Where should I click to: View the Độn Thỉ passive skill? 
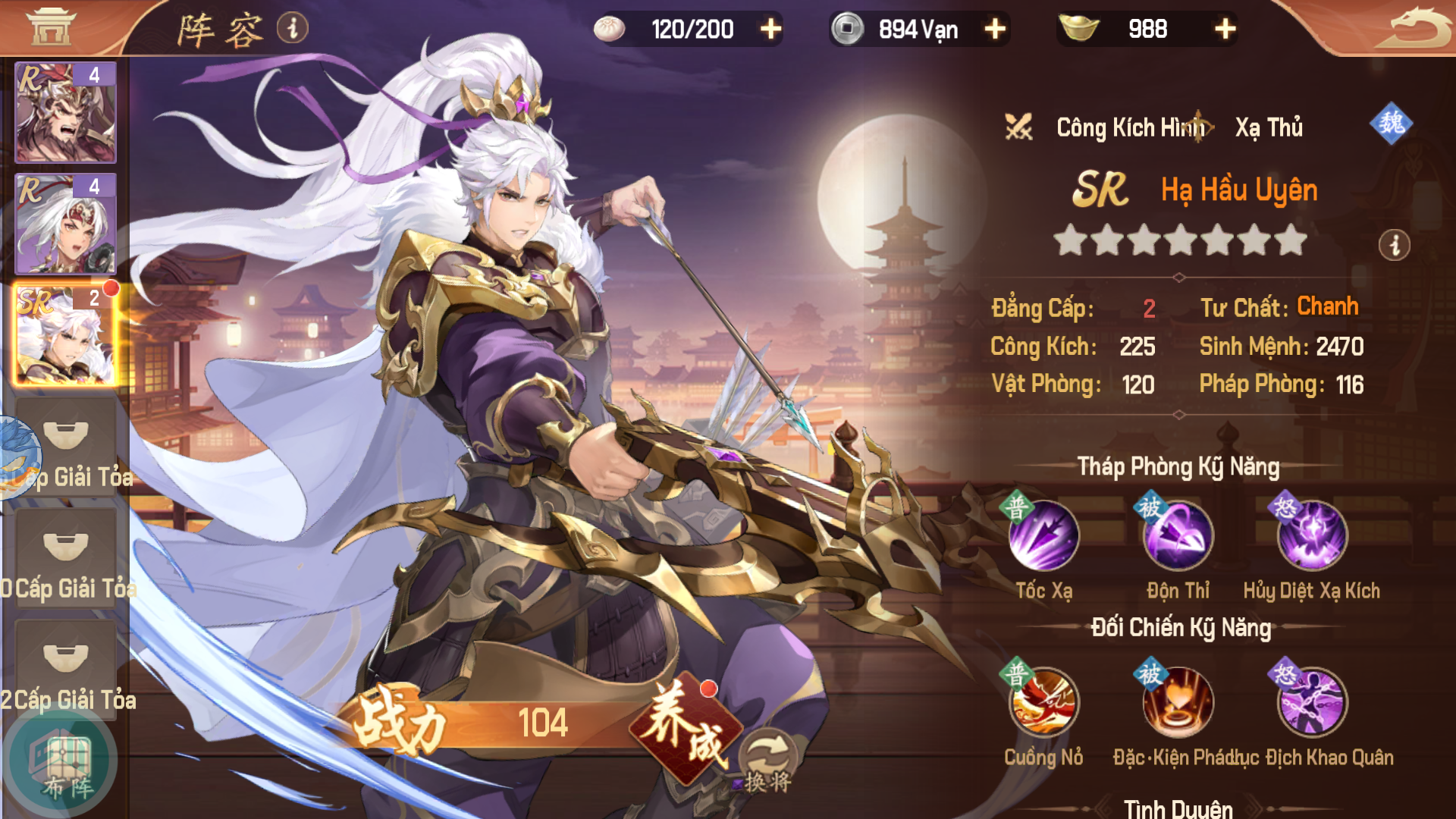pyautogui.click(x=1178, y=536)
